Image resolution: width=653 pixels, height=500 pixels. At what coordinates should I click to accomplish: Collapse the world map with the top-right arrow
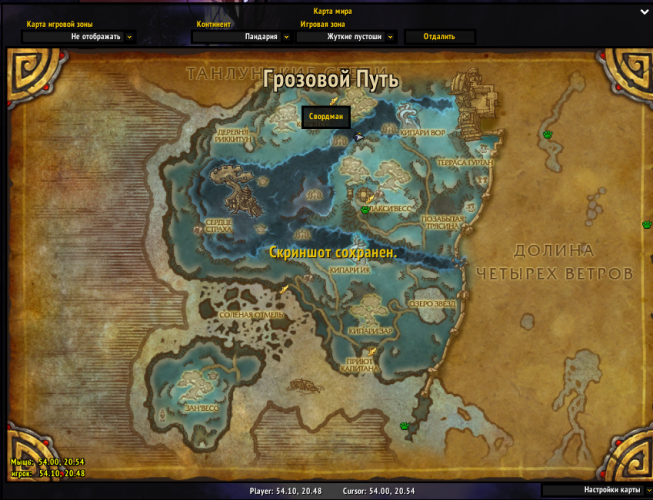tap(644, 12)
